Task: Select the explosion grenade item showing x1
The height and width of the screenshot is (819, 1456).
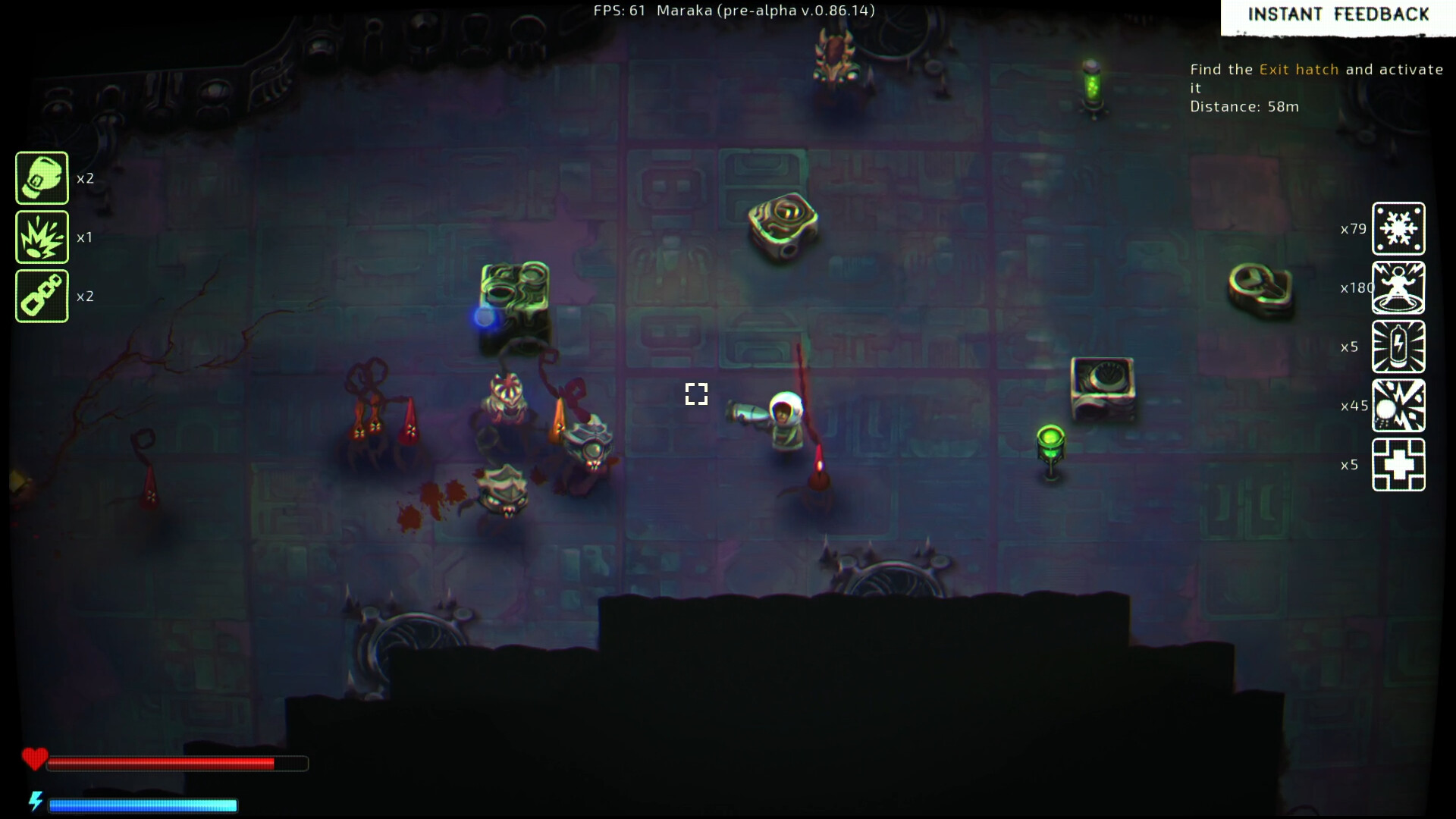Action: click(x=42, y=237)
